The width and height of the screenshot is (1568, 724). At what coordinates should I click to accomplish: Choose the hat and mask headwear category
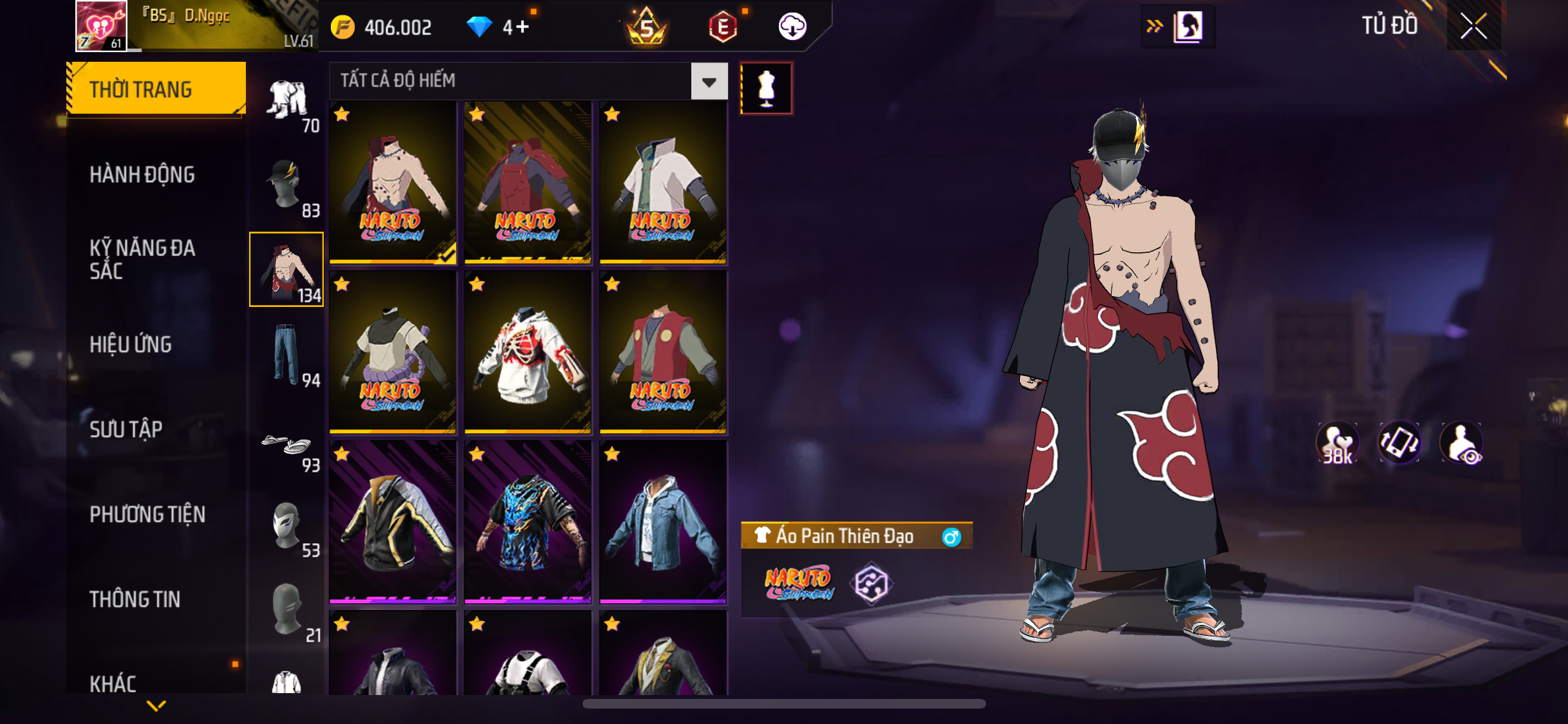(286, 185)
